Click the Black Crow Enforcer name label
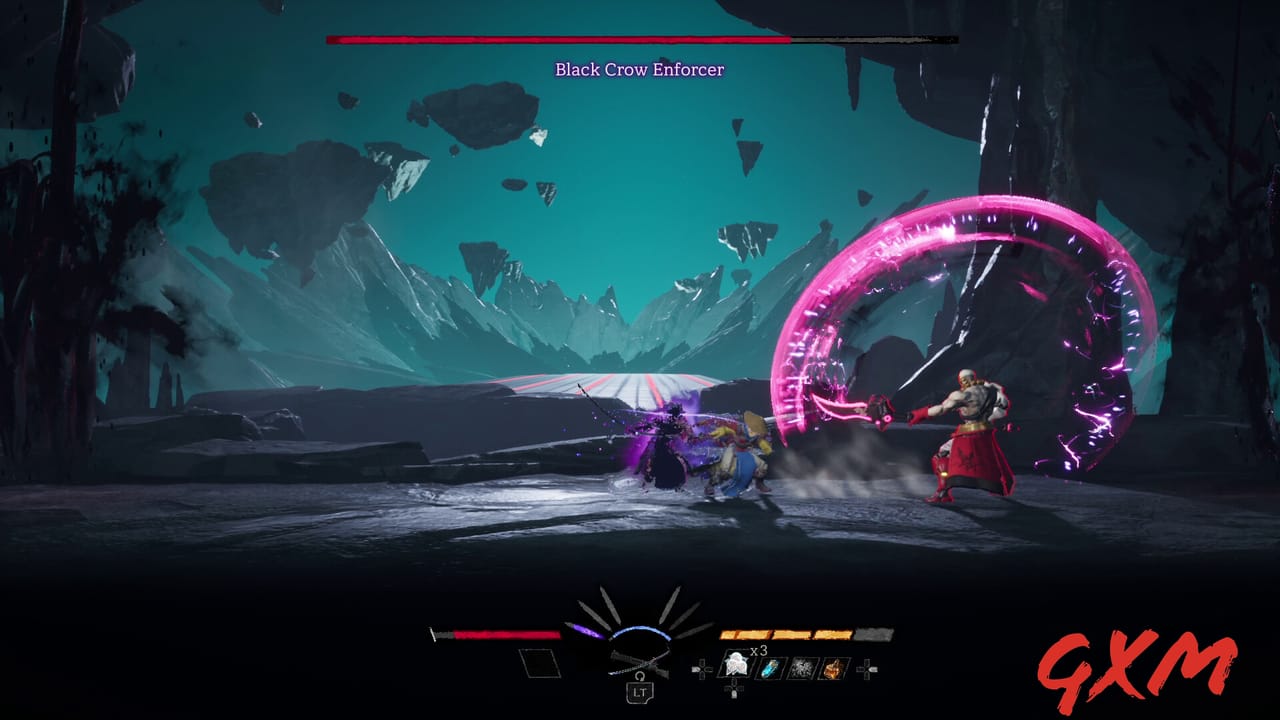1280x720 pixels. (x=640, y=70)
